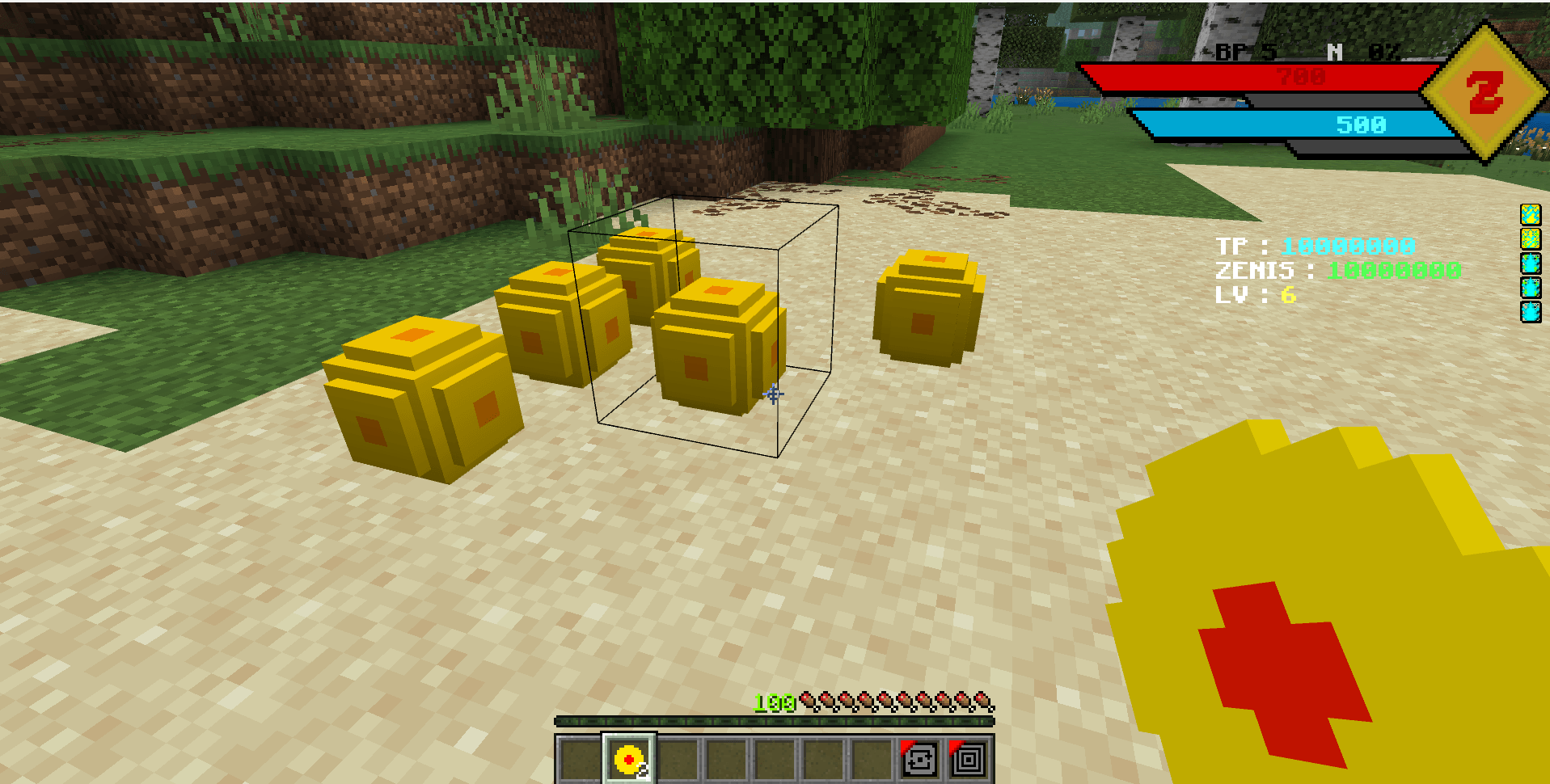This screenshot has height=784, width=1550.
Task: Click the cycle-arrows icon in the hotbar
Action: click(919, 760)
